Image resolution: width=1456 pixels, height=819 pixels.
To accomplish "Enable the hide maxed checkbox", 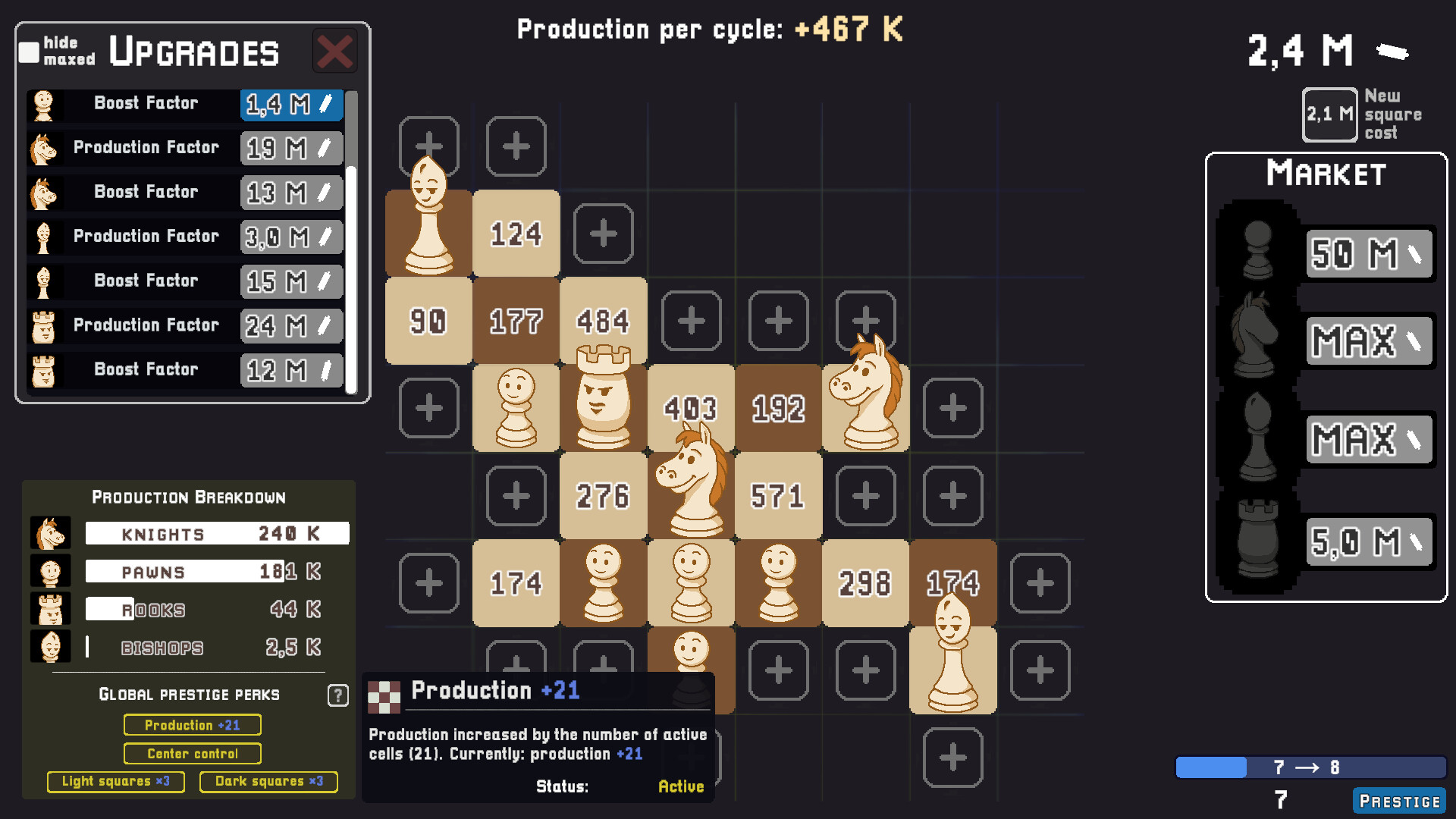I will point(28,52).
